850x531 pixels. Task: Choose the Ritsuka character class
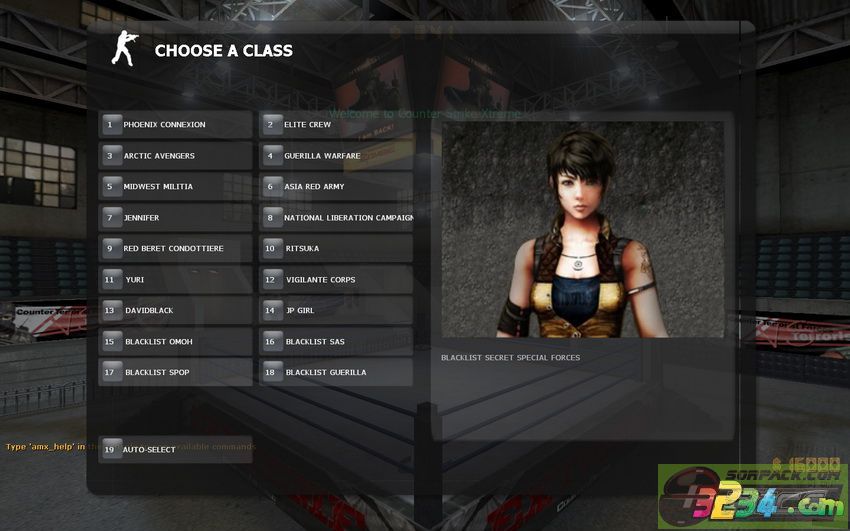[x=335, y=249]
